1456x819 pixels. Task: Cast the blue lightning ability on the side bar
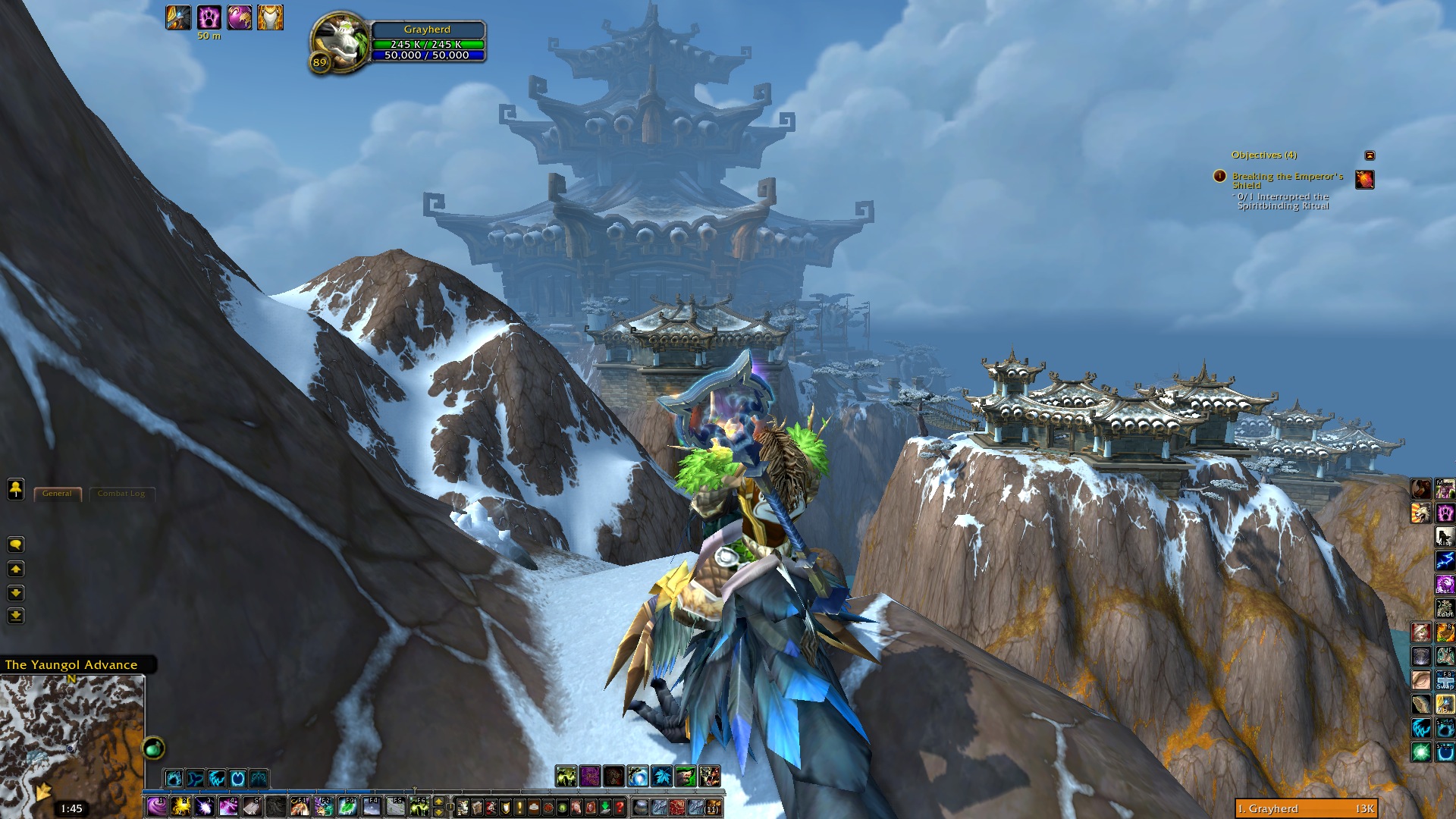click(1445, 561)
